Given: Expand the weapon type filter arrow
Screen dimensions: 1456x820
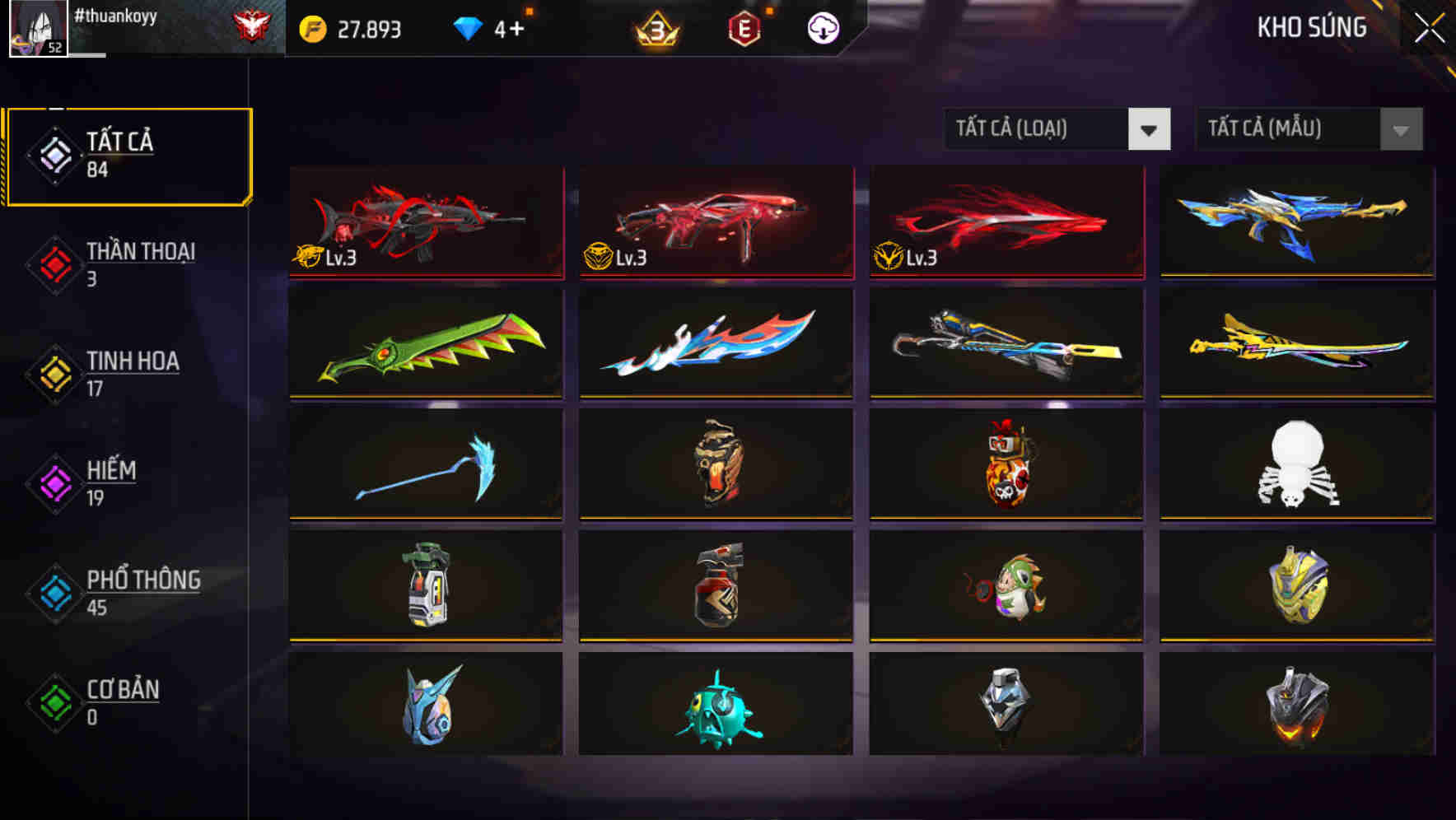Looking at the screenshot, I should [1150, 129].
